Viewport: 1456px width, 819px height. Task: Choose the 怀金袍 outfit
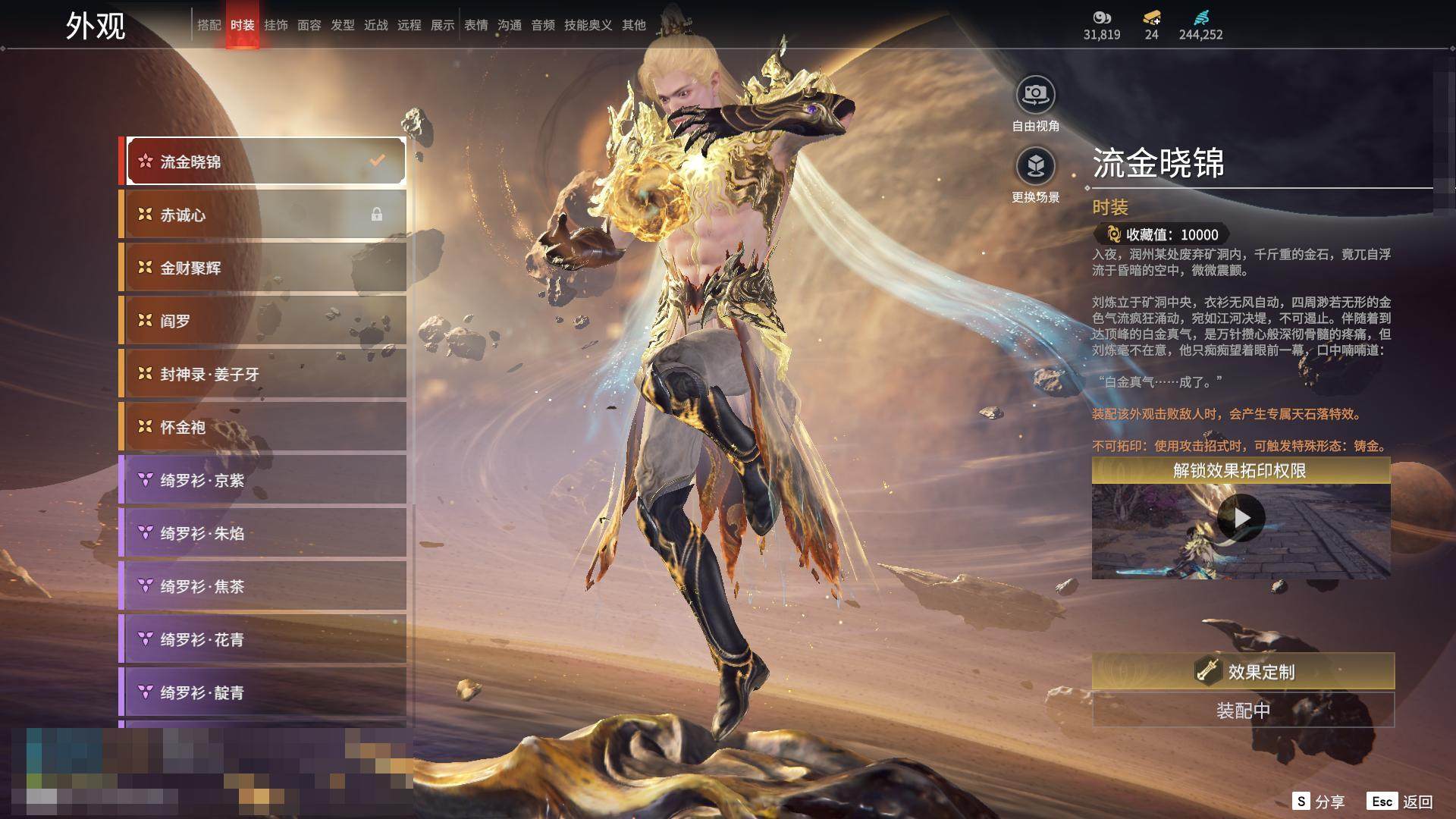[264, 427]
